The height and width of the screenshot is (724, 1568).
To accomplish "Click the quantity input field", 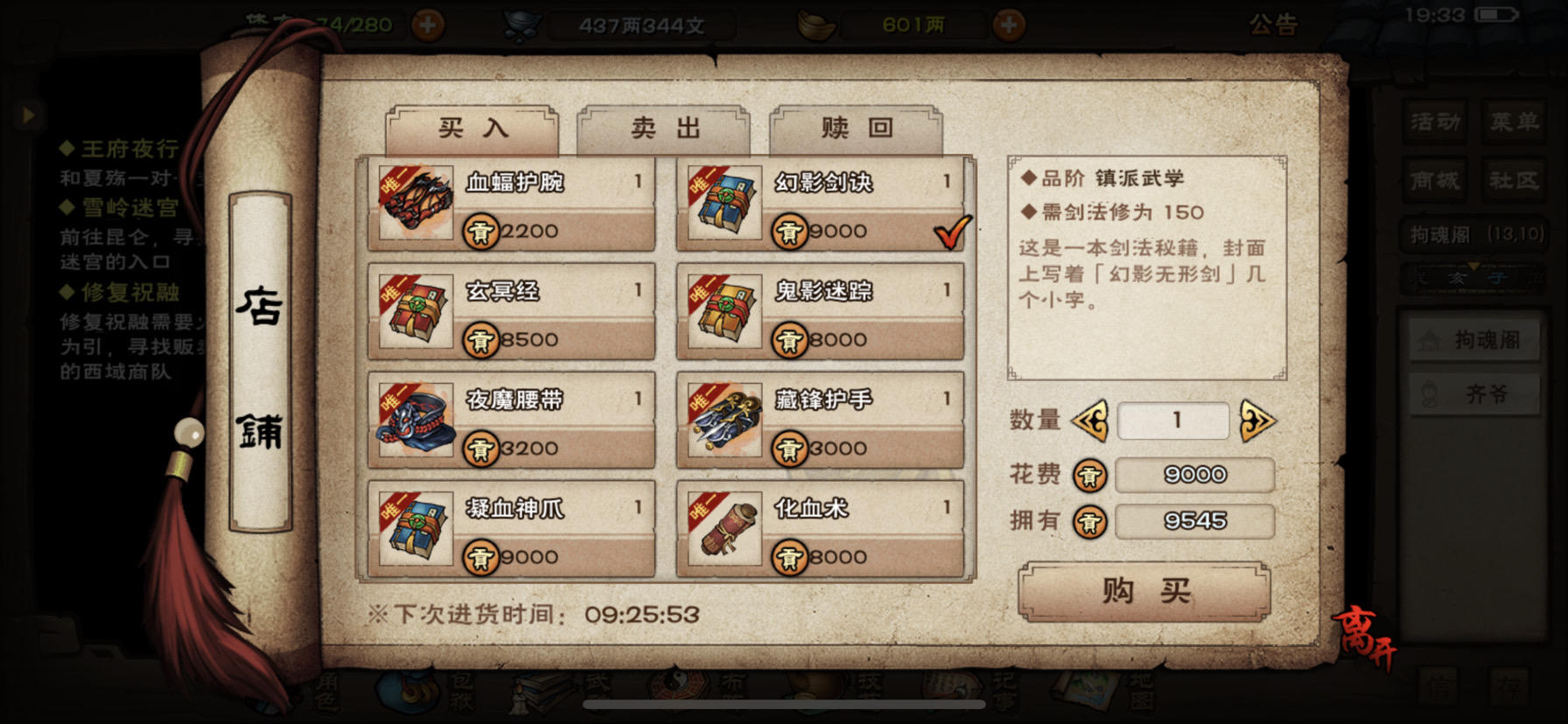I will [1172, 421].
